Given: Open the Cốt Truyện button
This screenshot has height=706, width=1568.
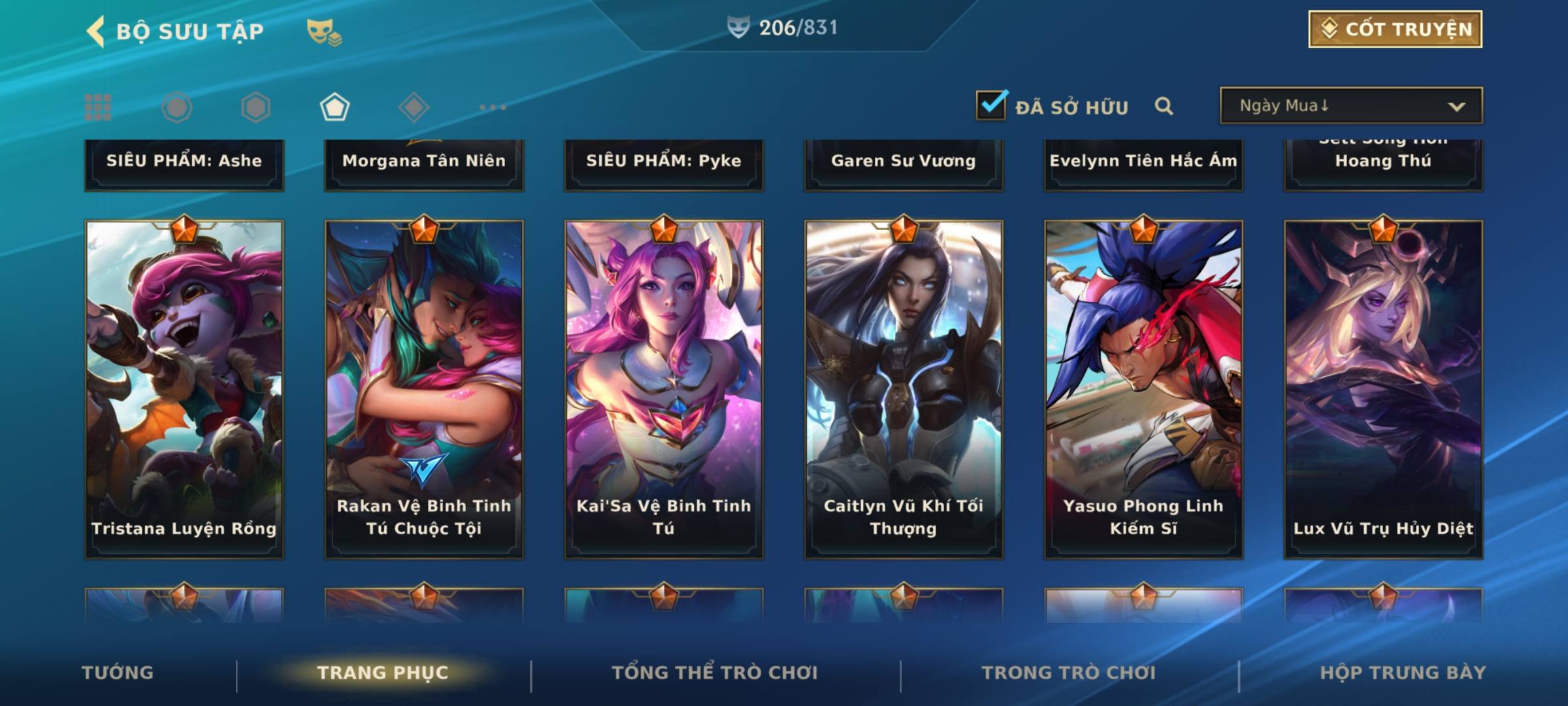Looking at the screenshot, I should point(1395,29).
